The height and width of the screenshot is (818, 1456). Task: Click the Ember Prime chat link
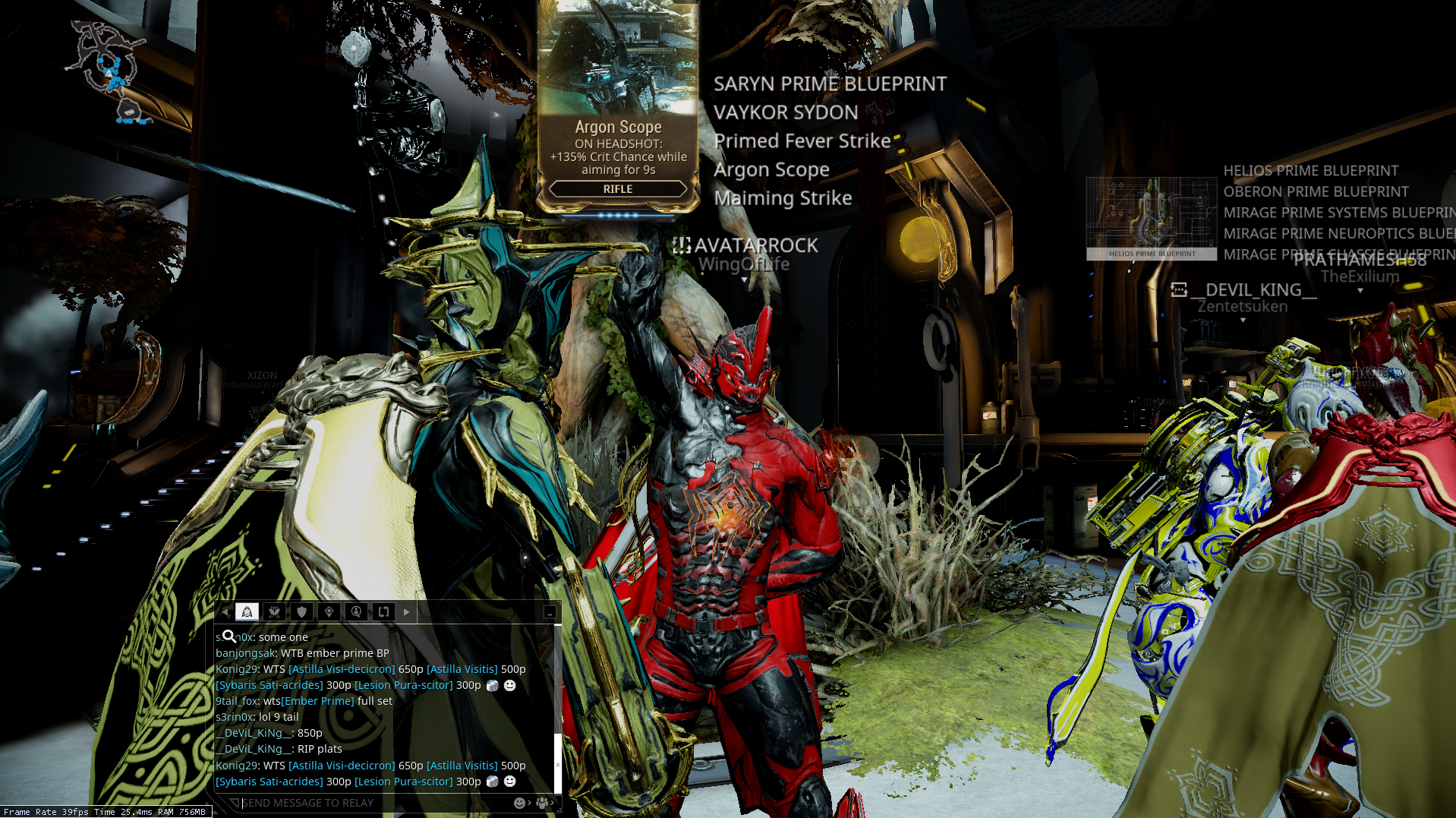pyautogui.click(x=318, y=701)
